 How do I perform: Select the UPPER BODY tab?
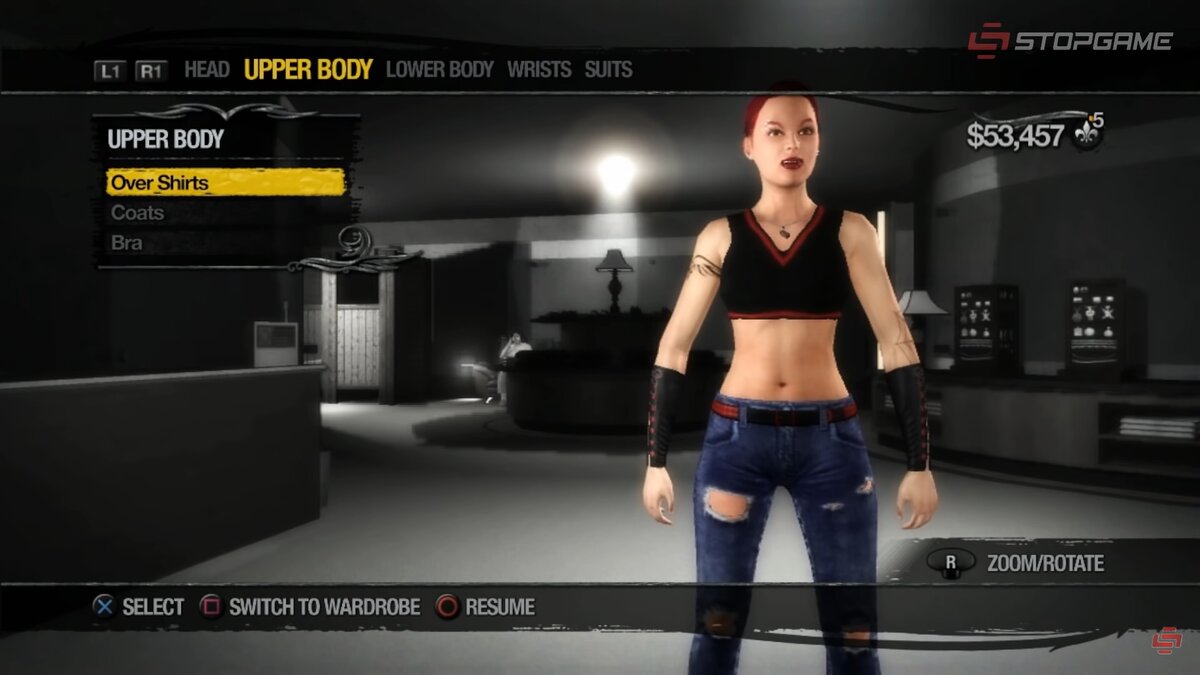308,70
